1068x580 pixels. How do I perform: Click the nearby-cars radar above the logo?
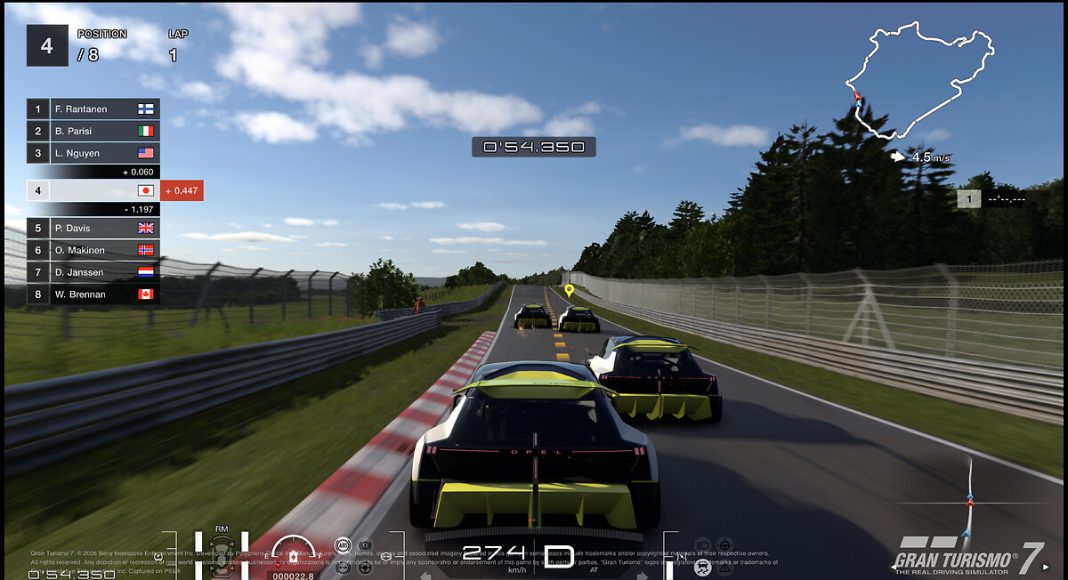(968, 500)
